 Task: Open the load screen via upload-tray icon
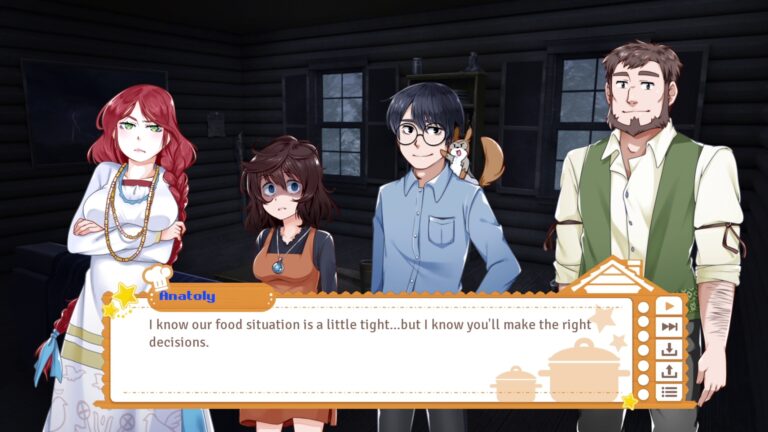[x=669, y=370]
